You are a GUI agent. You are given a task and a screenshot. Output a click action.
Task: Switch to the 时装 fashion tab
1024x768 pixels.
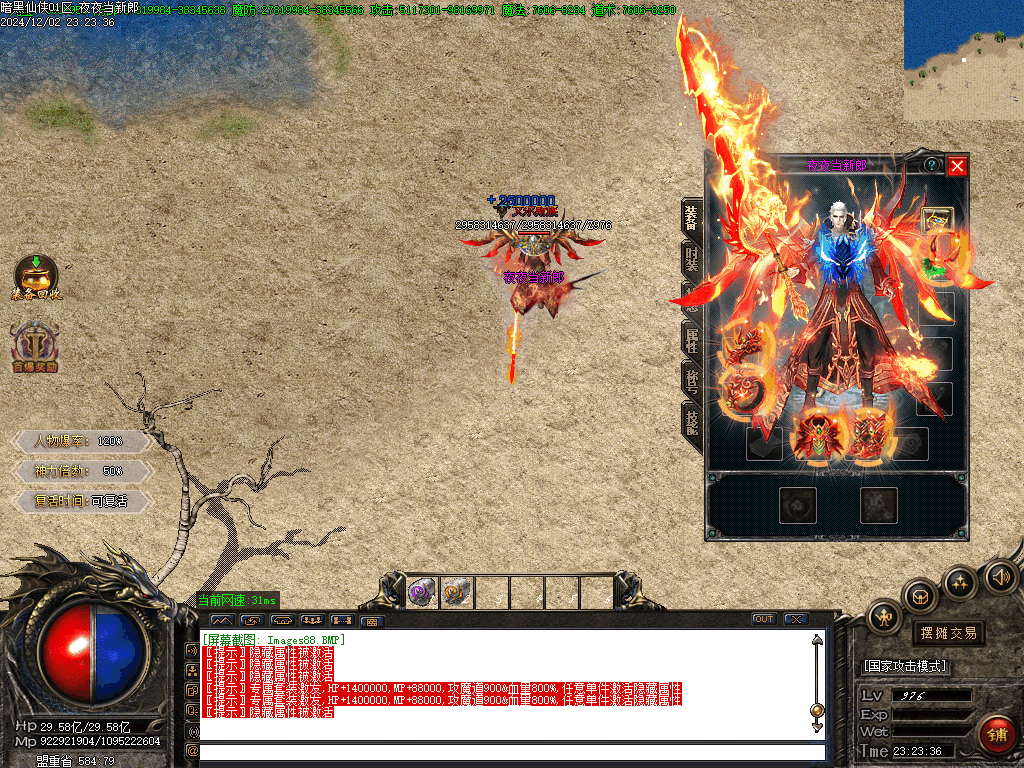[692, 258]
